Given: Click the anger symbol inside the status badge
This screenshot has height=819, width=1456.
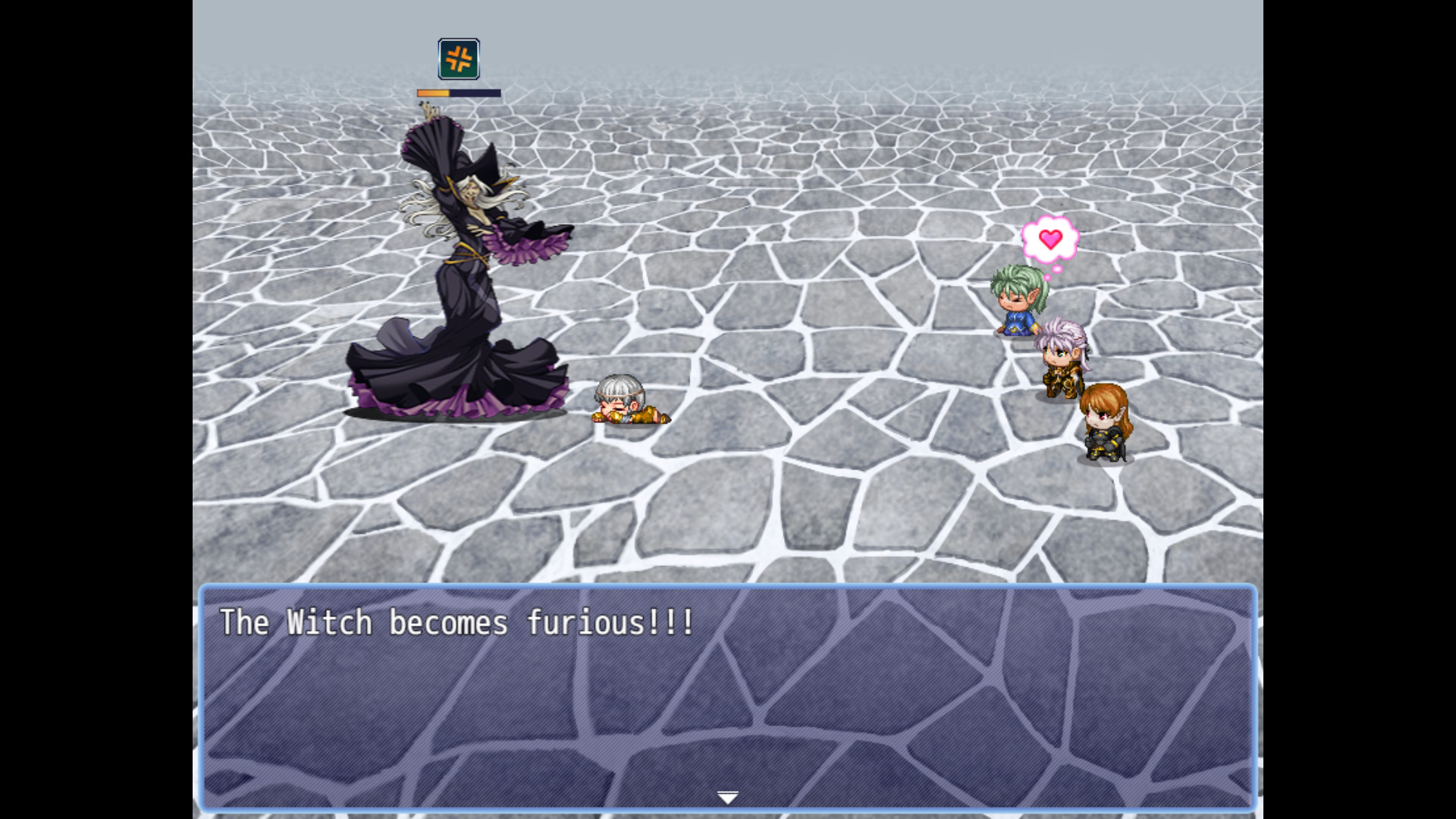Looking at the screenshot, I should tap(457, 58).
